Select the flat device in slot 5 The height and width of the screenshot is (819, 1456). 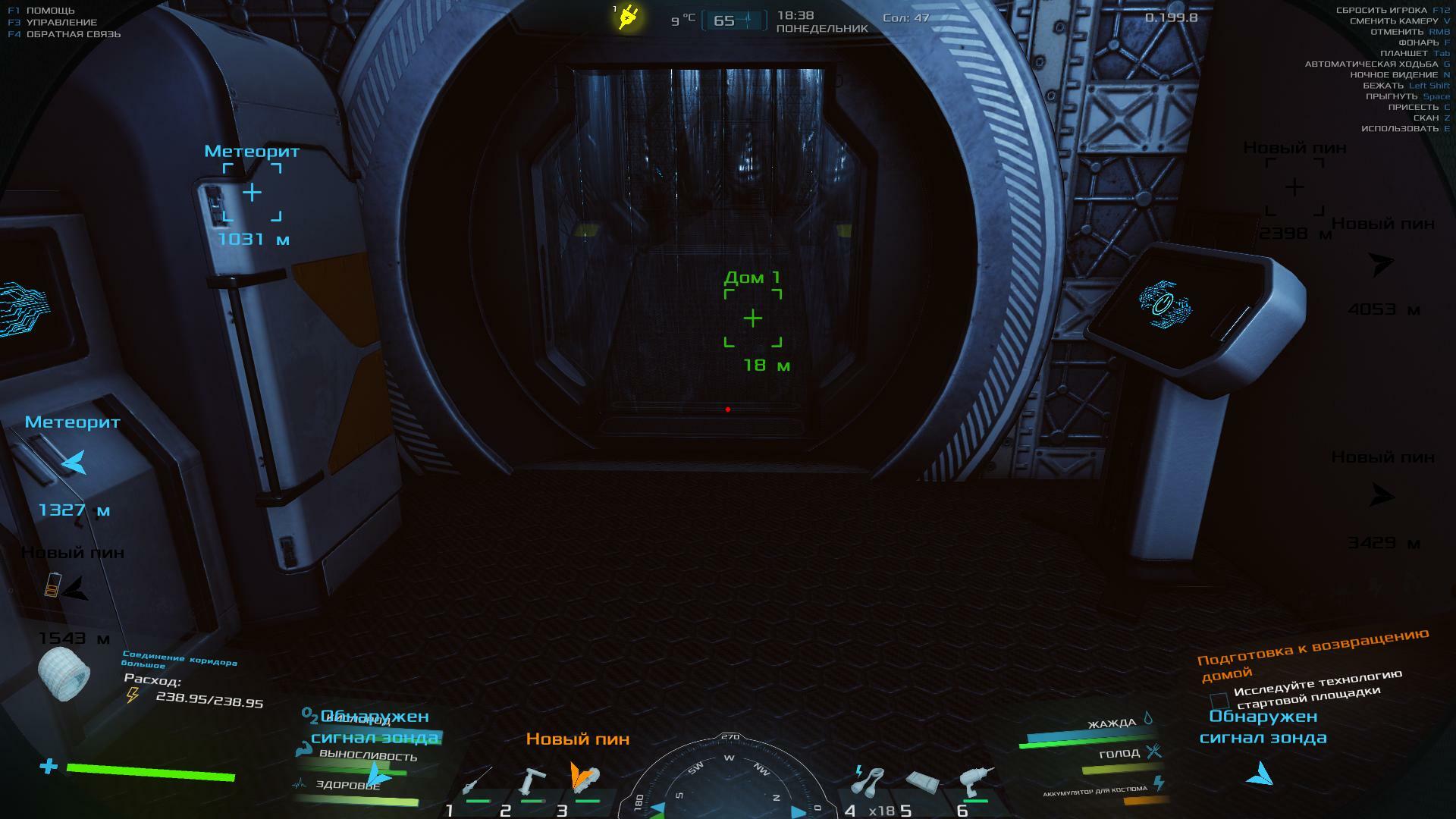coord(923,782)
